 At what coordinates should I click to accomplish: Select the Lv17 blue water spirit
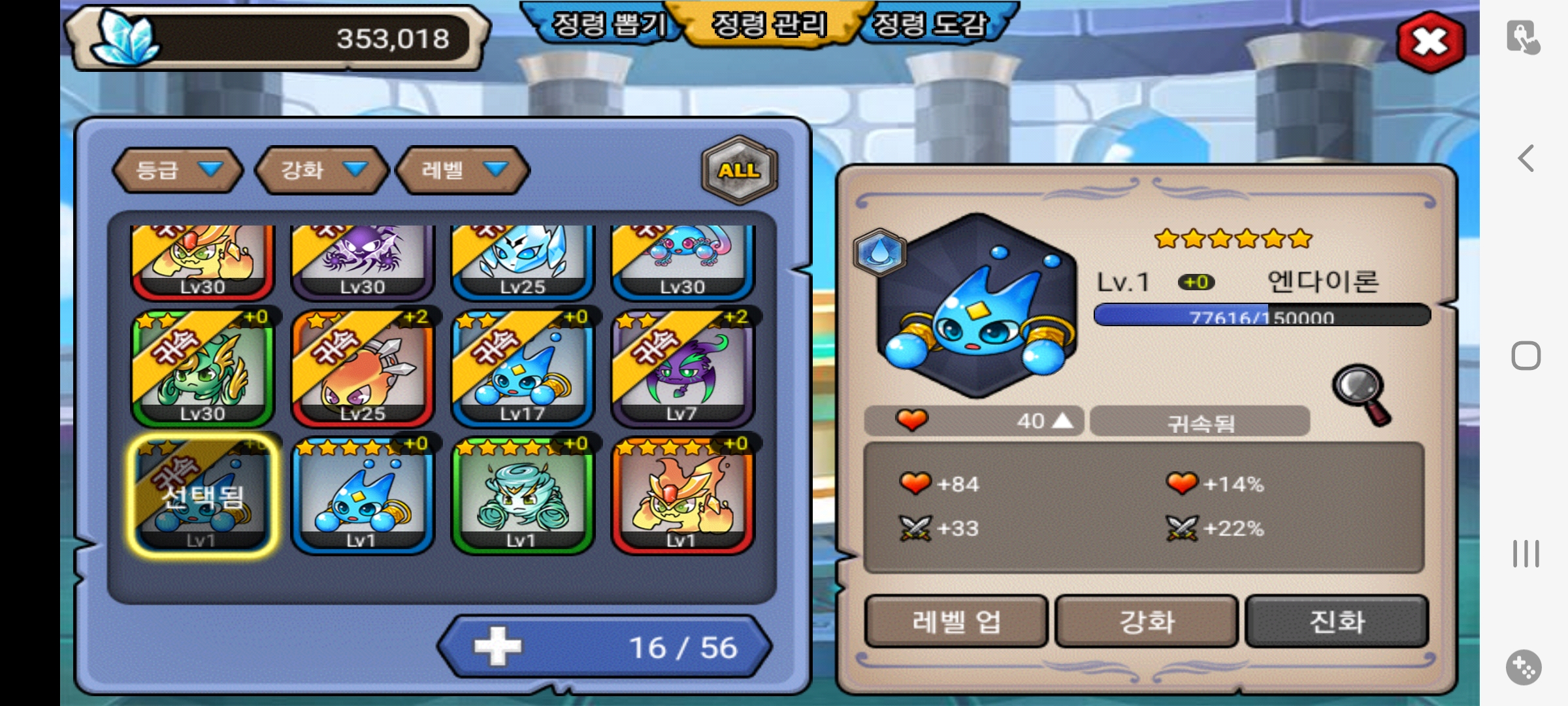523,369
